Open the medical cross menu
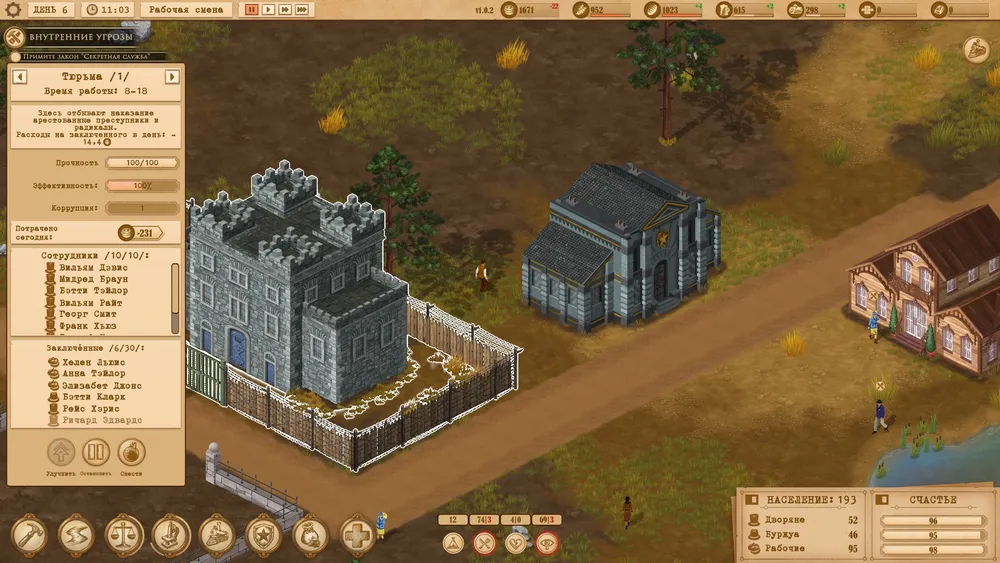Image resolution: width=1000 pixels, height=563 pixels. pyautogui.click(x=357, y=535)
